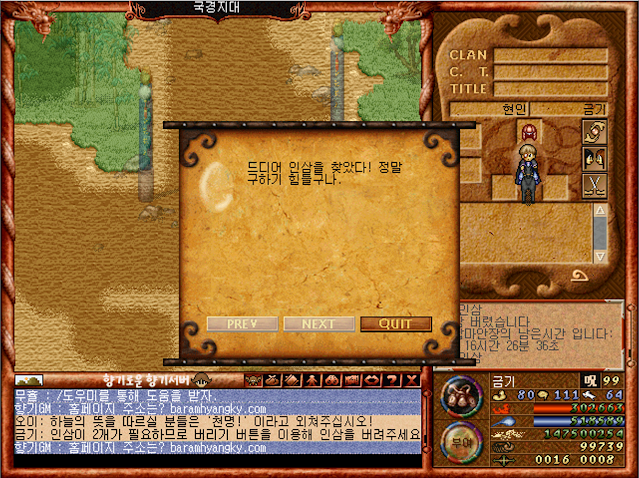Go to the NEXT dialogue page

319,324
